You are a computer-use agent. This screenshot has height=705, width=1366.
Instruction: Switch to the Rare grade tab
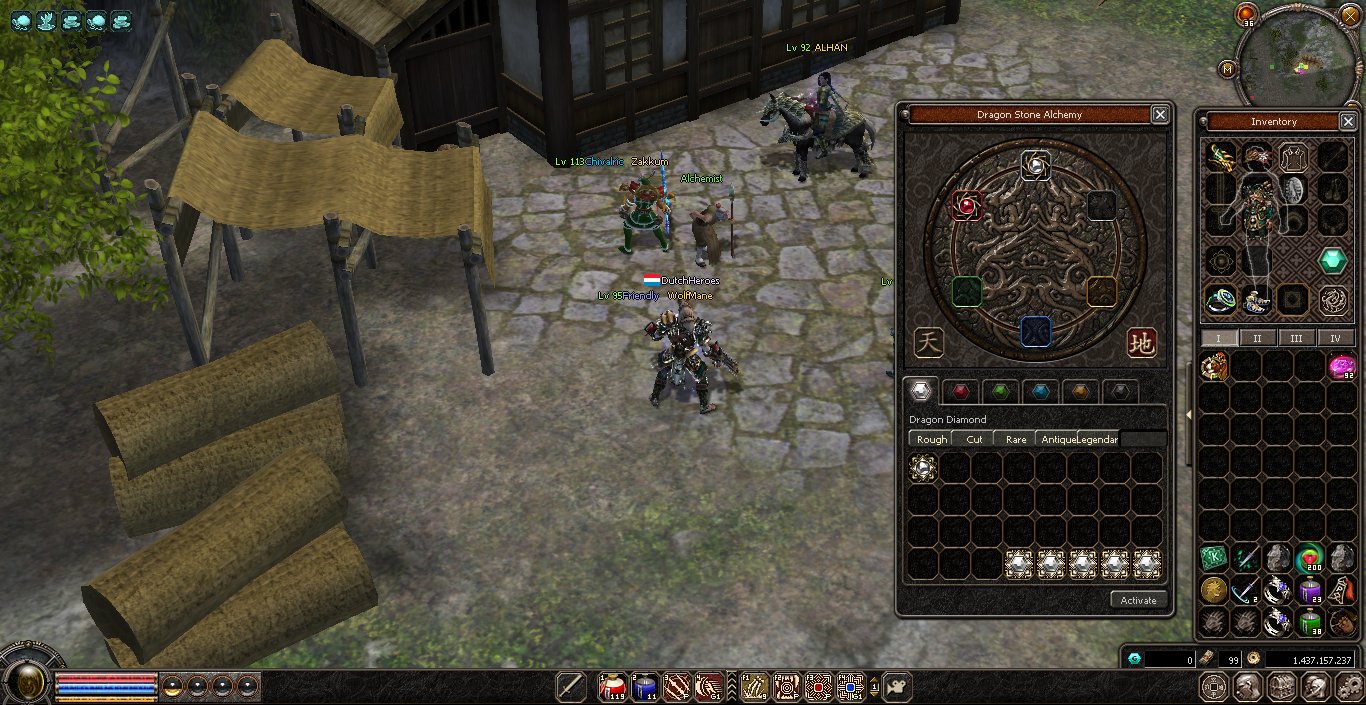(x=1016, y=439)
